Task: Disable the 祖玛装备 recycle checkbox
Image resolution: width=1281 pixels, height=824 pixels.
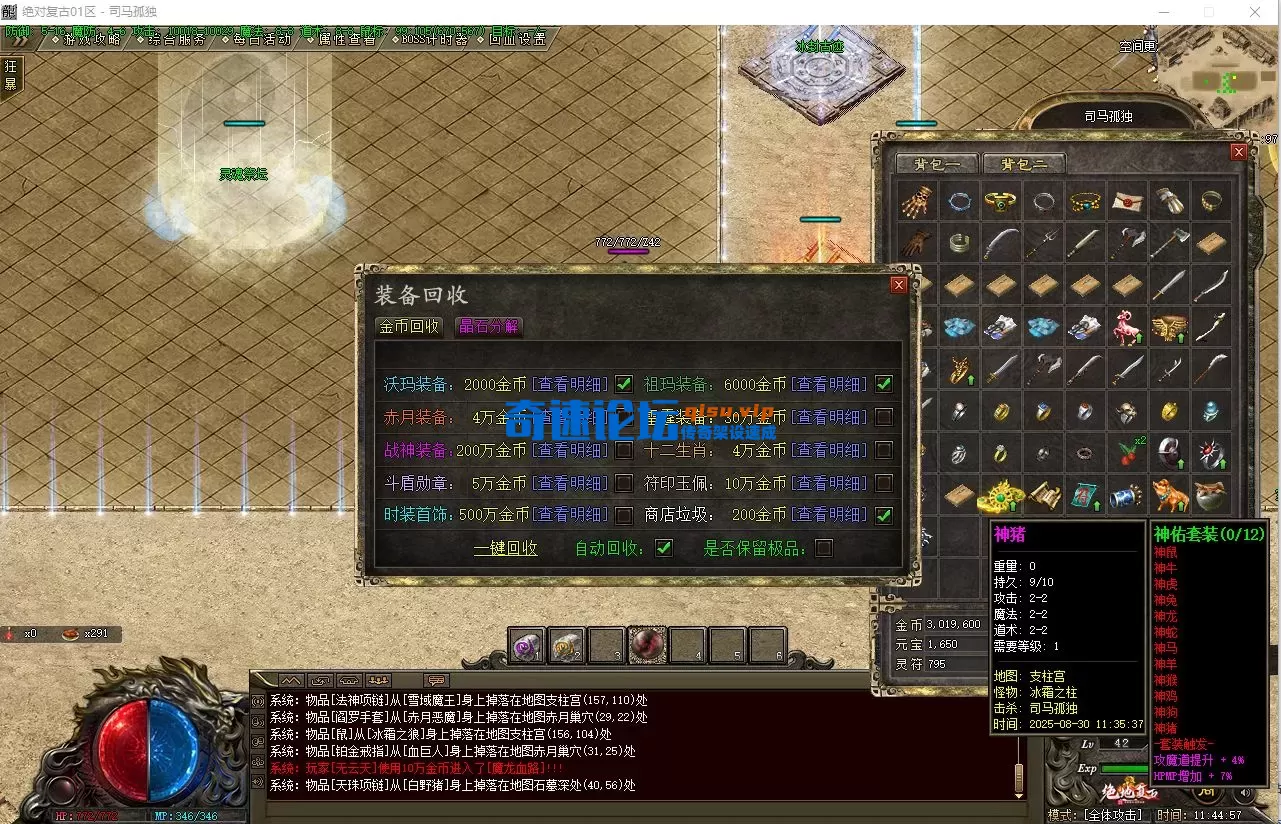Action: pos(883,383)
